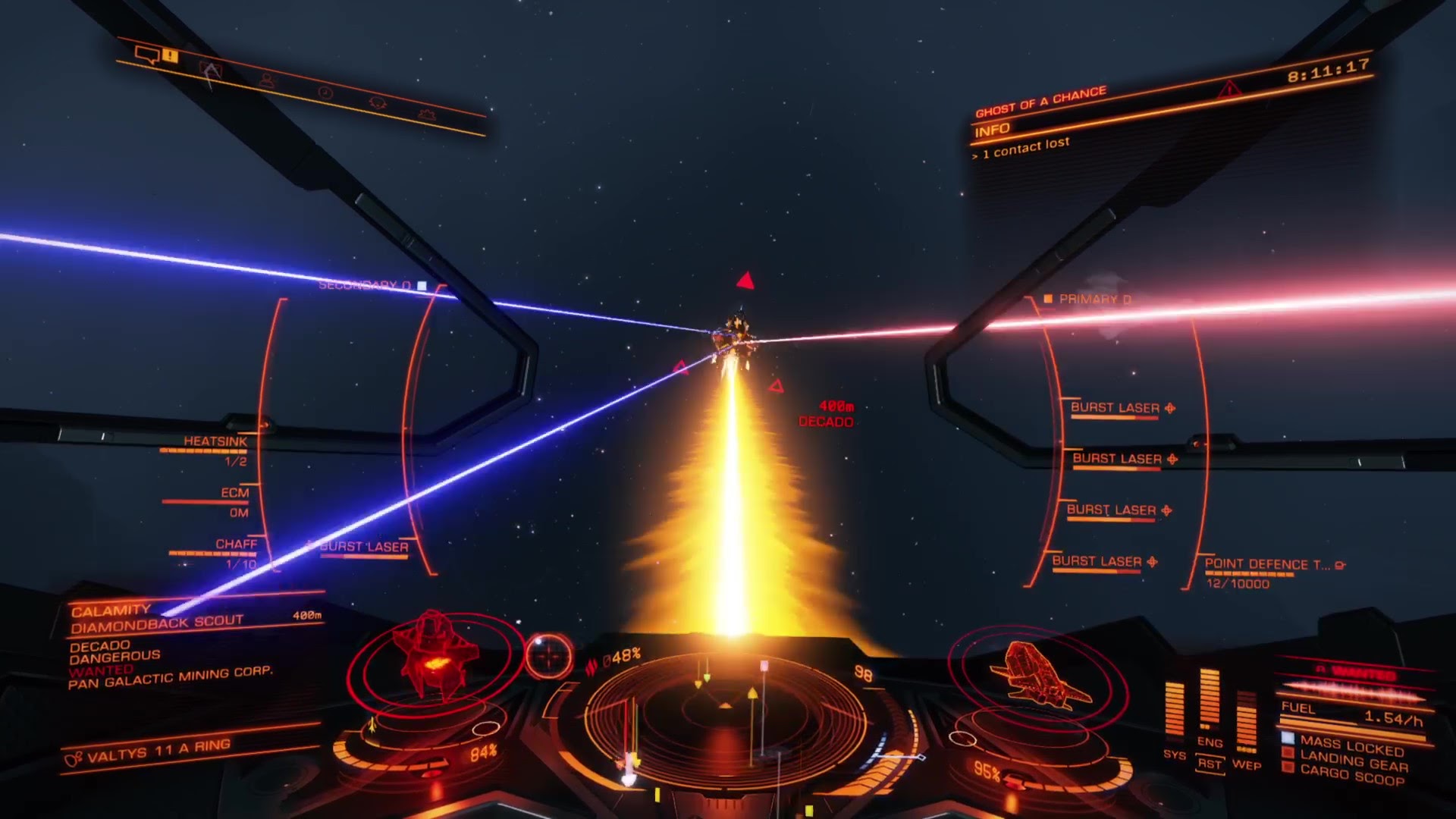Choose the ECM module entry
The height and width of the screenshot is (819, 1456).
click(x=234, y=494)
